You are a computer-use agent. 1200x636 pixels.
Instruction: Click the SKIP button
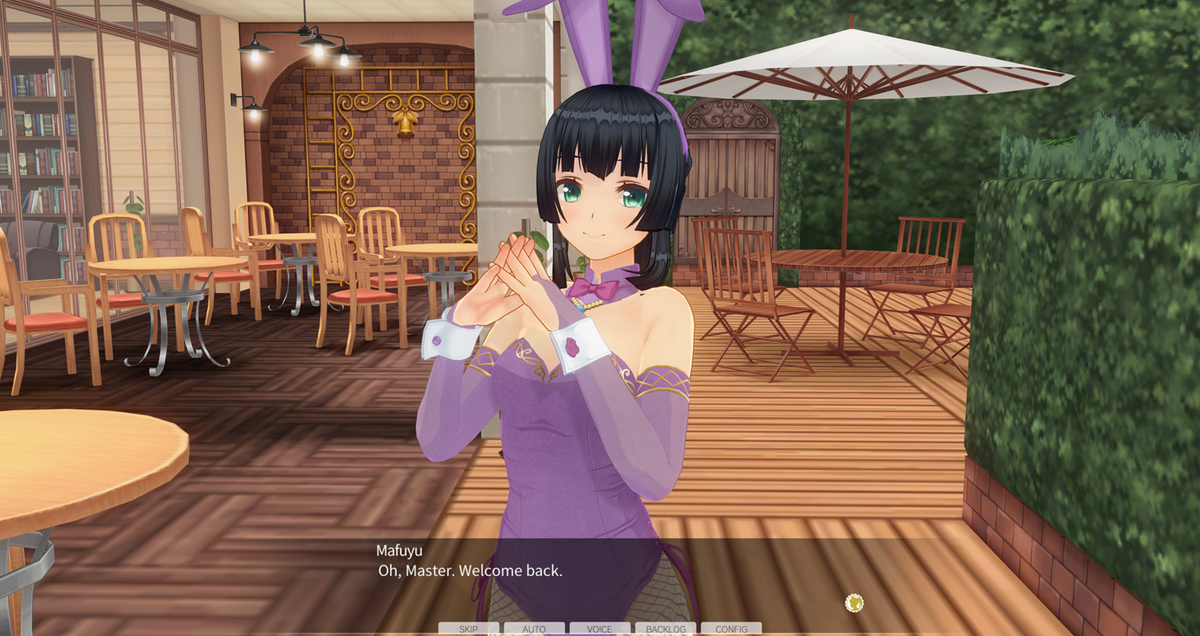[468, 629]
